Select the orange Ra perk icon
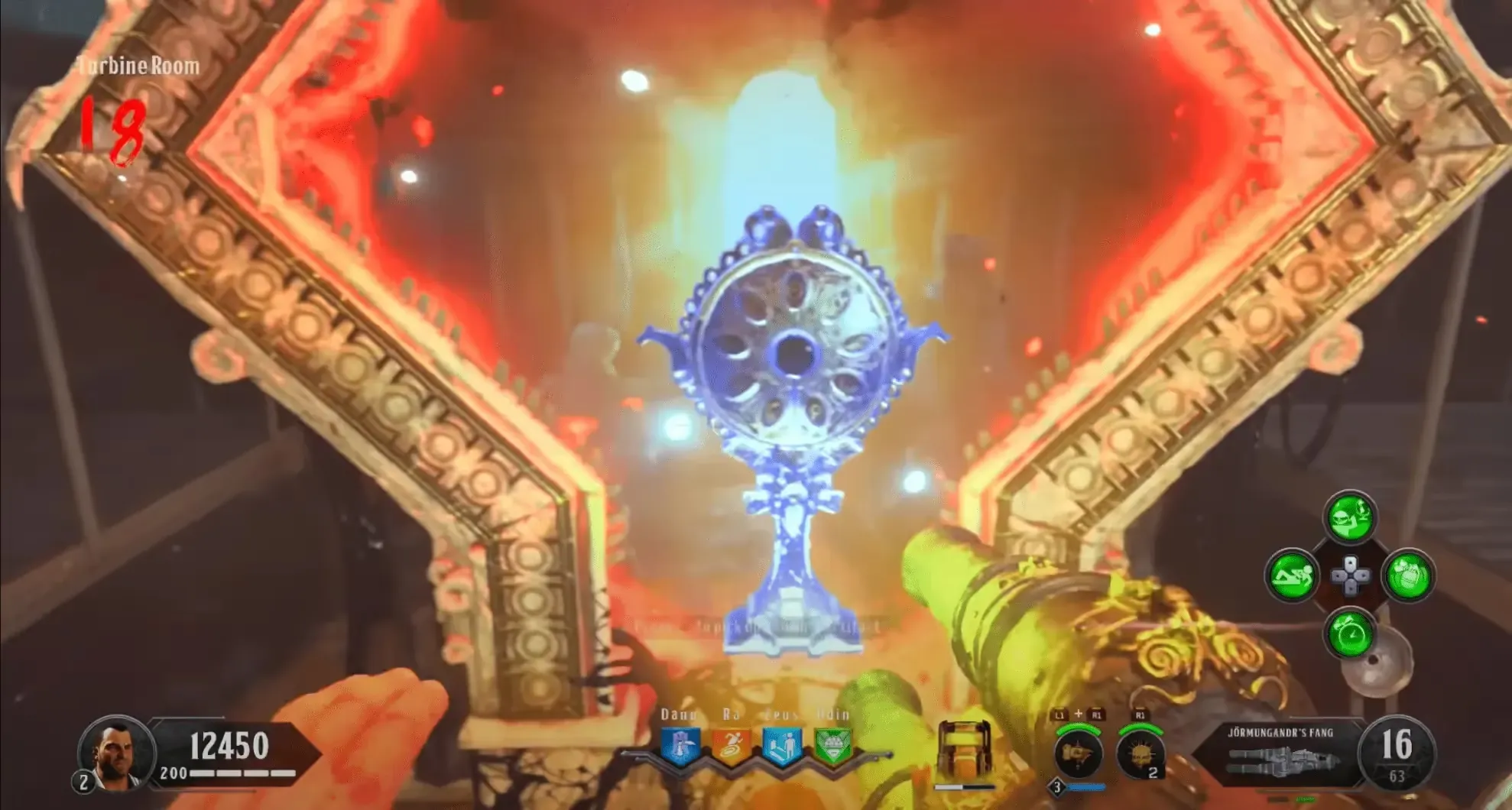Screen dimensions: 1512x810 (x=732, y=745)
